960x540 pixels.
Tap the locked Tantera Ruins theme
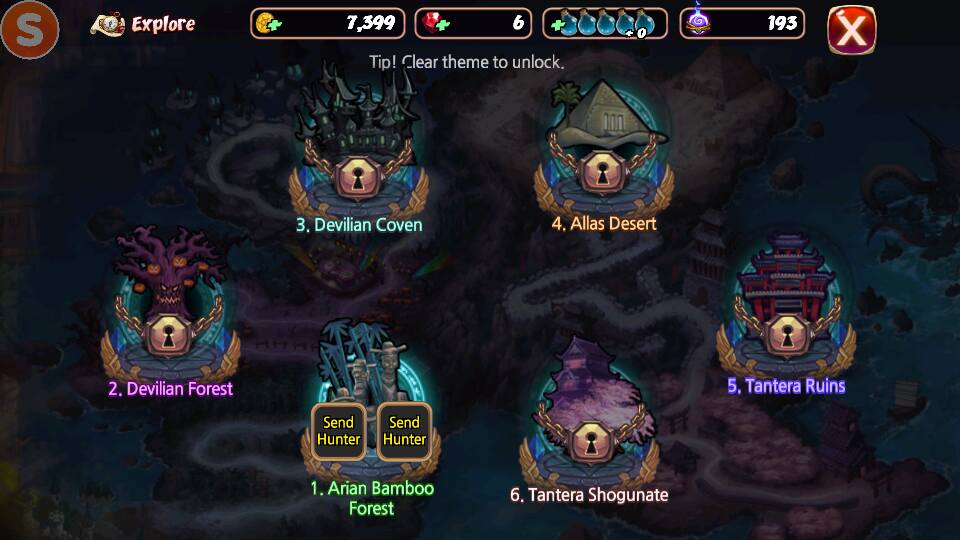click(786, 334)
